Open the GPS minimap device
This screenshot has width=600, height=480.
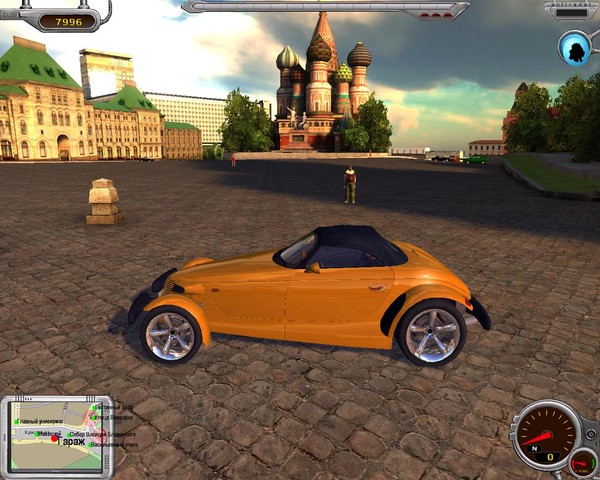coord(57,435)
